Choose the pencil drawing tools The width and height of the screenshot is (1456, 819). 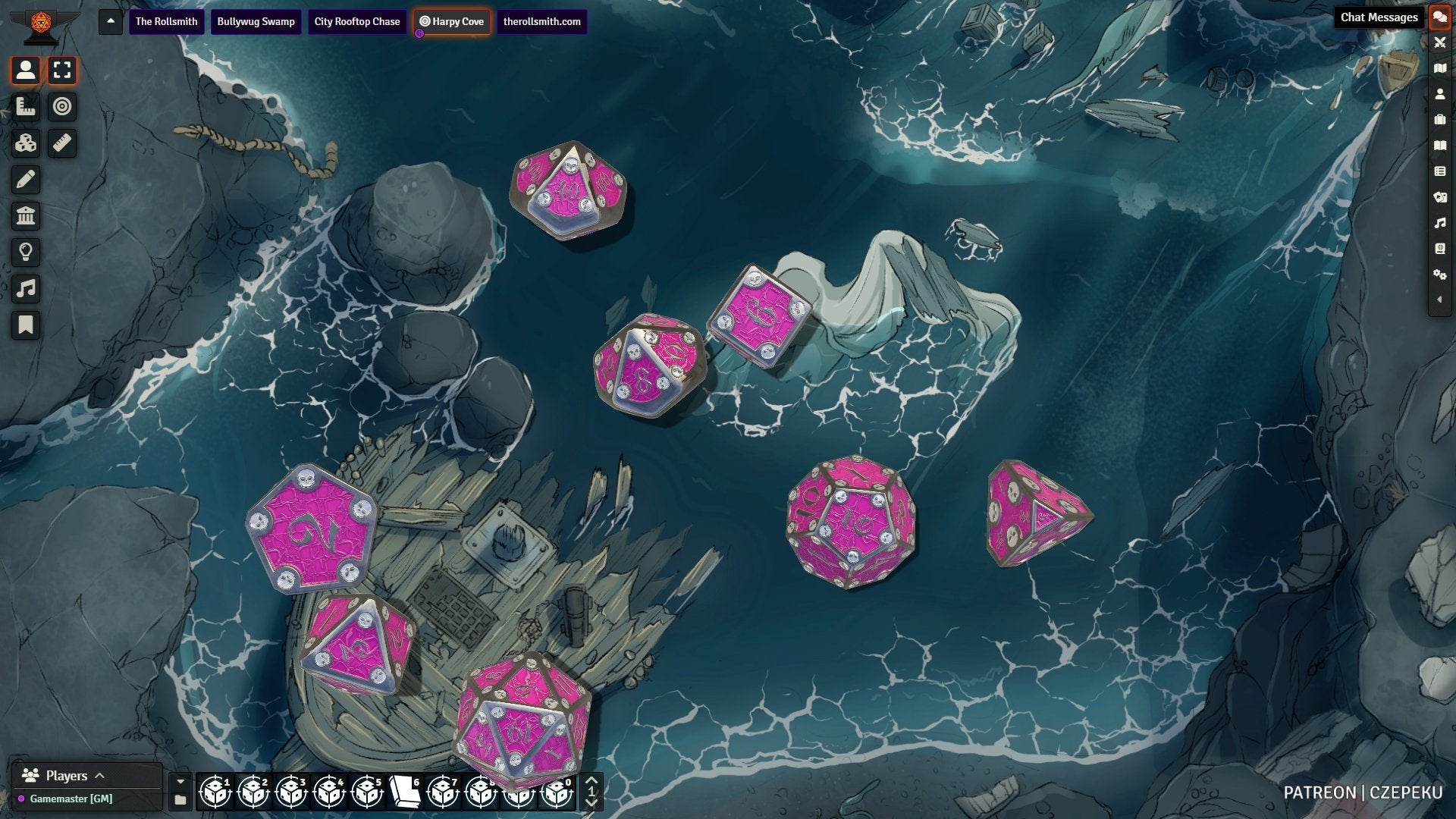coord(26,180)
